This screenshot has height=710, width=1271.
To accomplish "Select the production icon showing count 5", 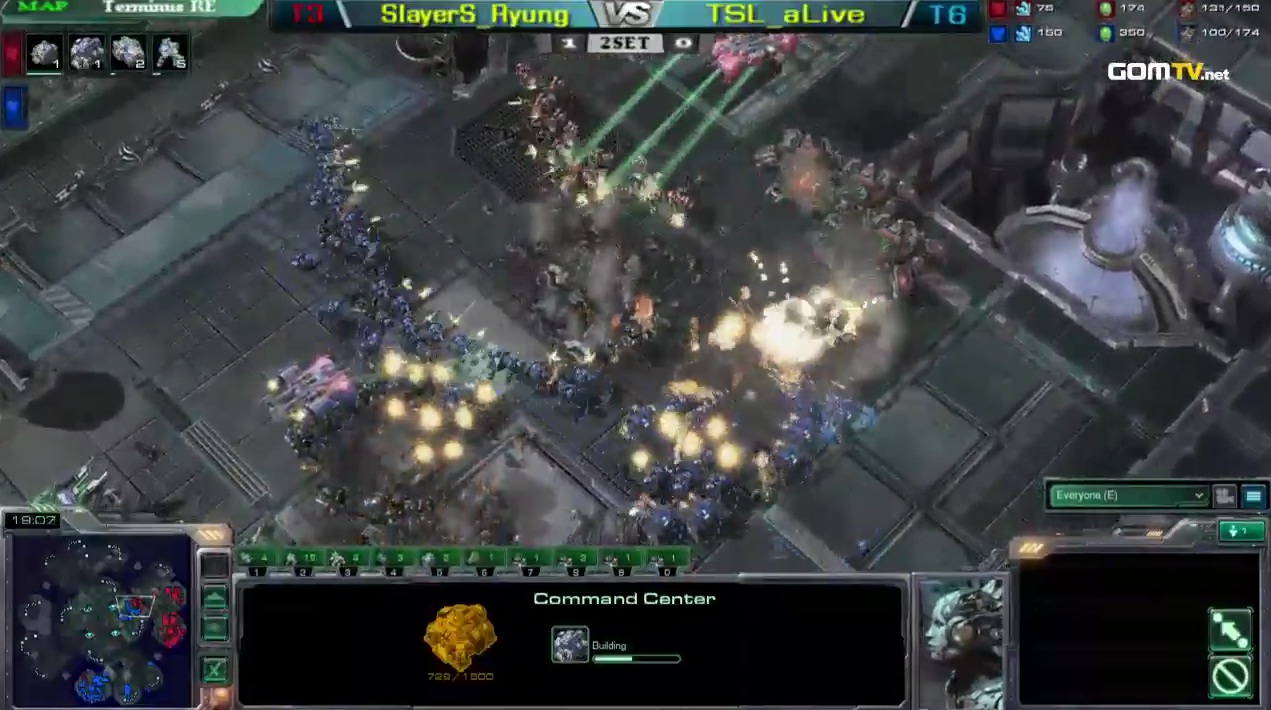I will pyautogui.click(x=171, y=52).
